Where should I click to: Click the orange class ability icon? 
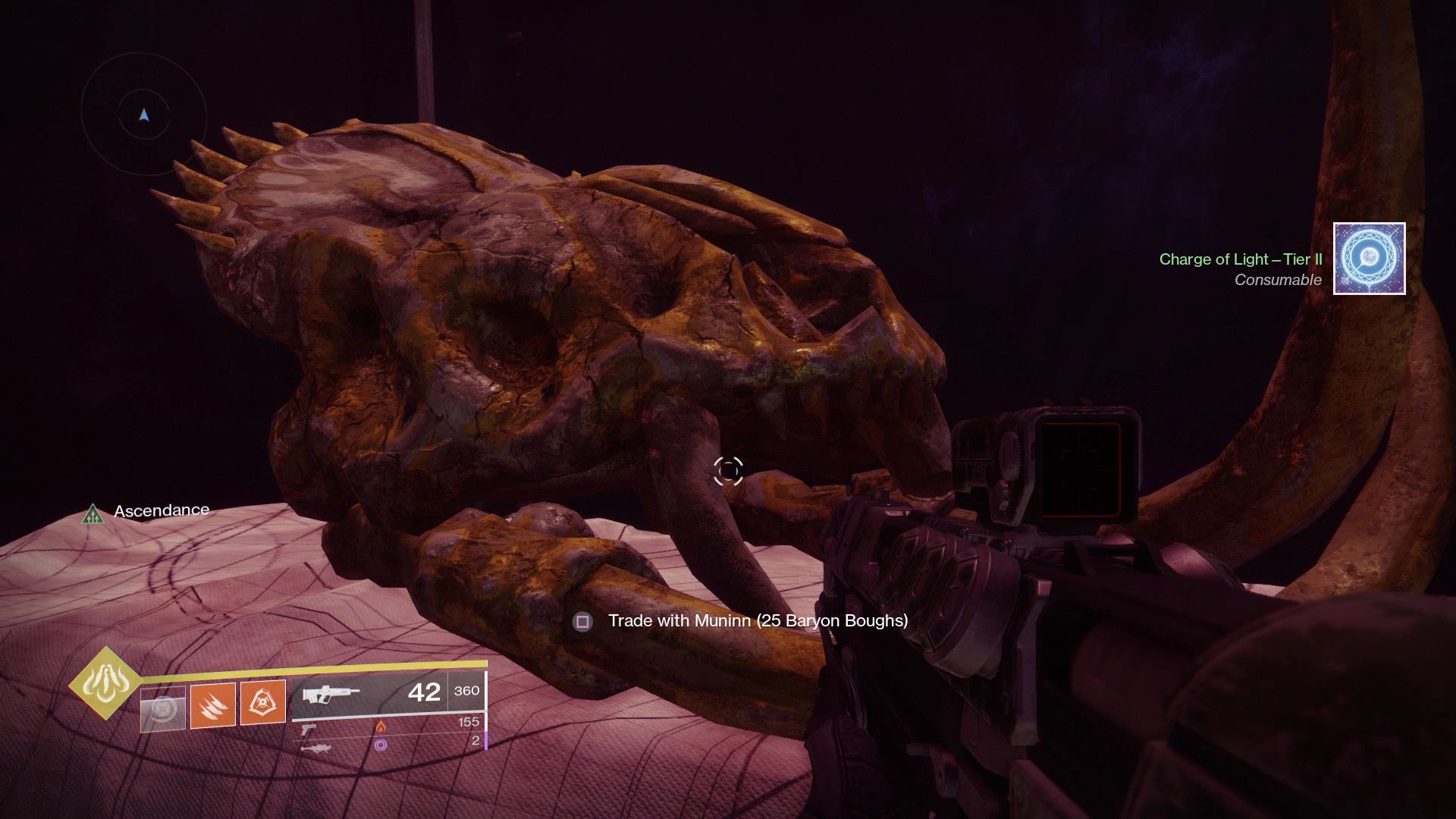[262, 702]
